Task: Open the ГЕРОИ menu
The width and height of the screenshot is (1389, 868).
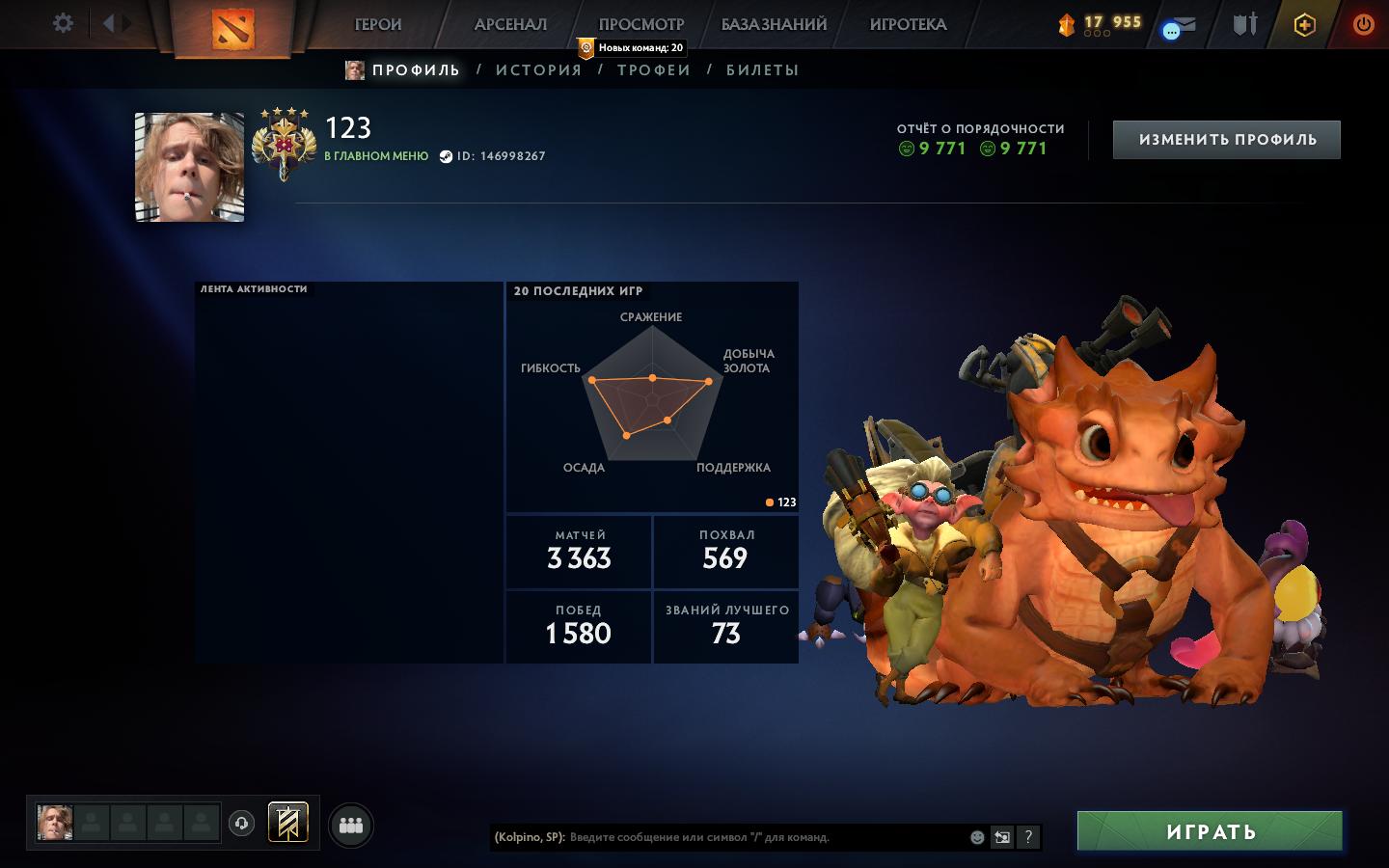Action: tap(378, 24)
